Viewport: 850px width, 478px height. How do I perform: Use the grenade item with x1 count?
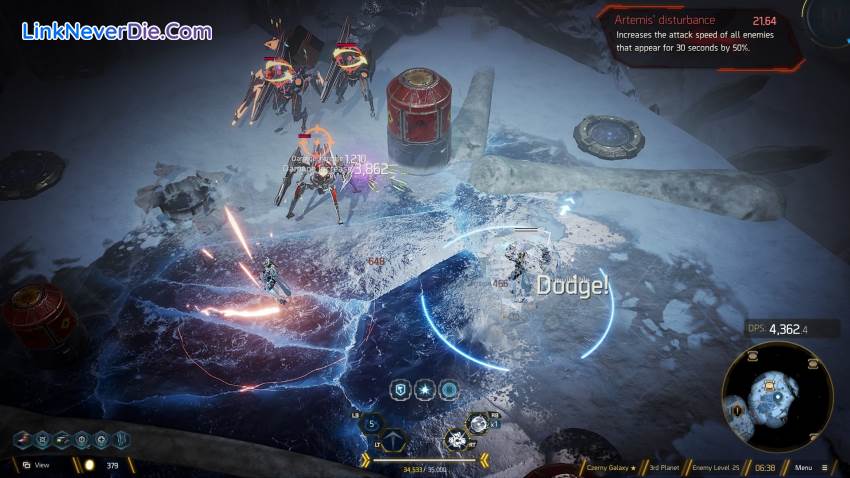click(479, 424)
